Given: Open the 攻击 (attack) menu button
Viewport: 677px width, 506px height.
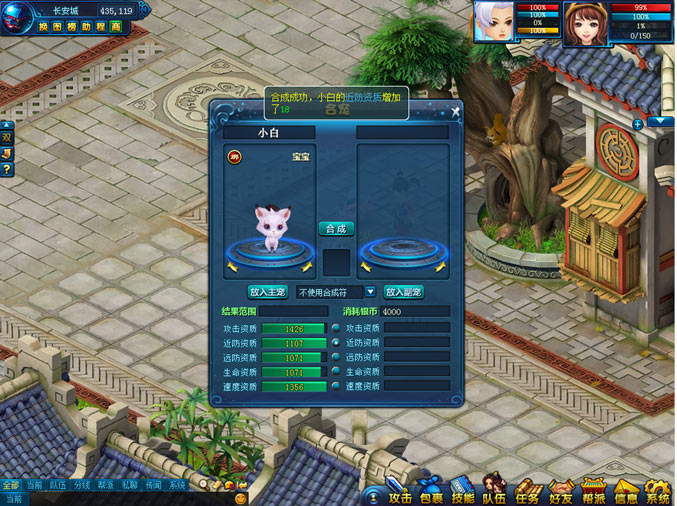Looking at the screenshot, I should coord(400,496).
